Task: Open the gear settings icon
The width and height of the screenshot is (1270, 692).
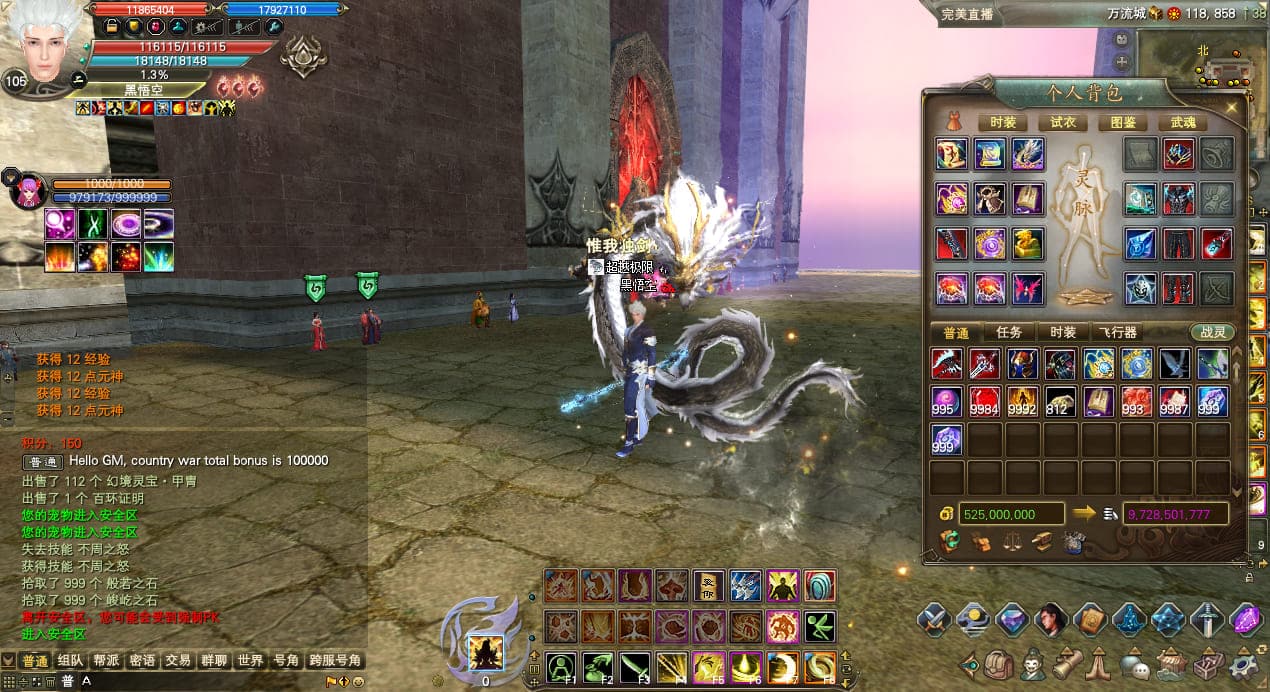Action: pyautogui.click(x=1244, y=664)
